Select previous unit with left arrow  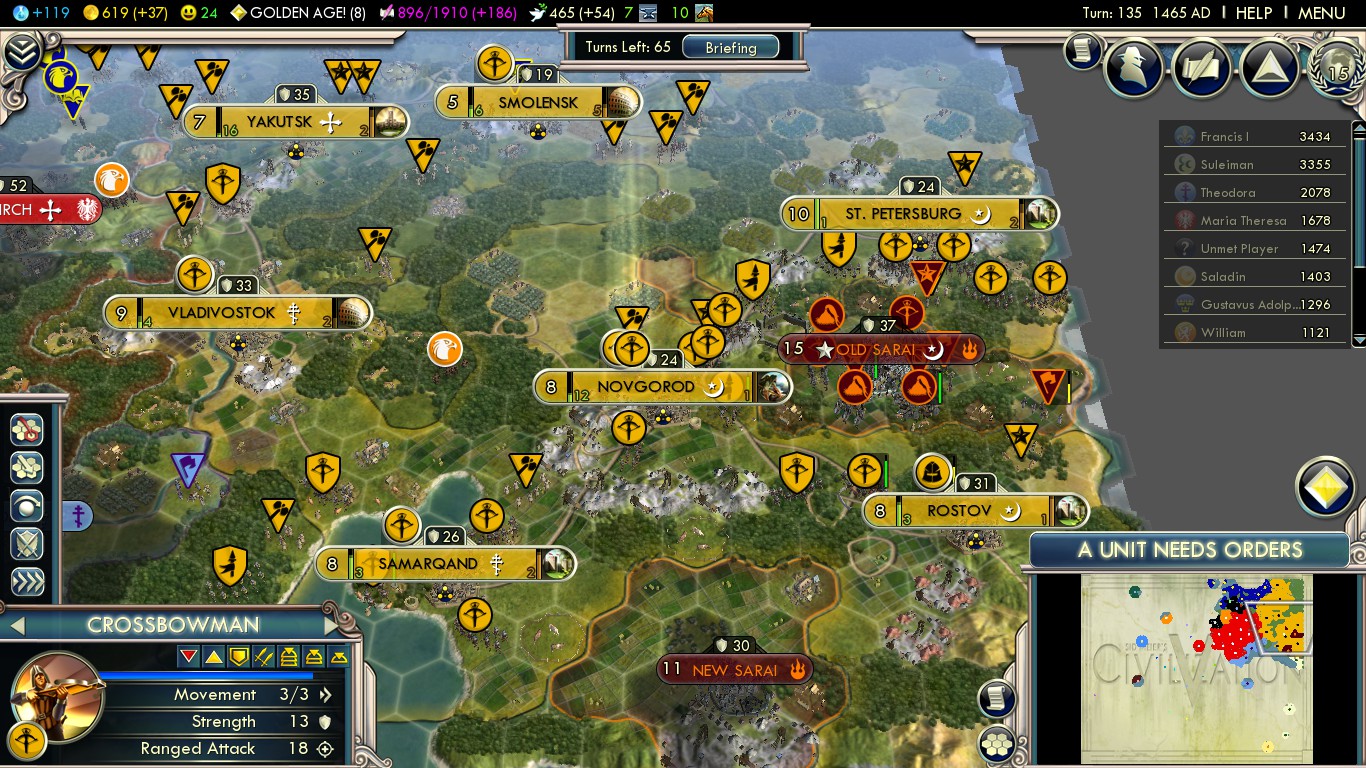(x=16, y=626)
